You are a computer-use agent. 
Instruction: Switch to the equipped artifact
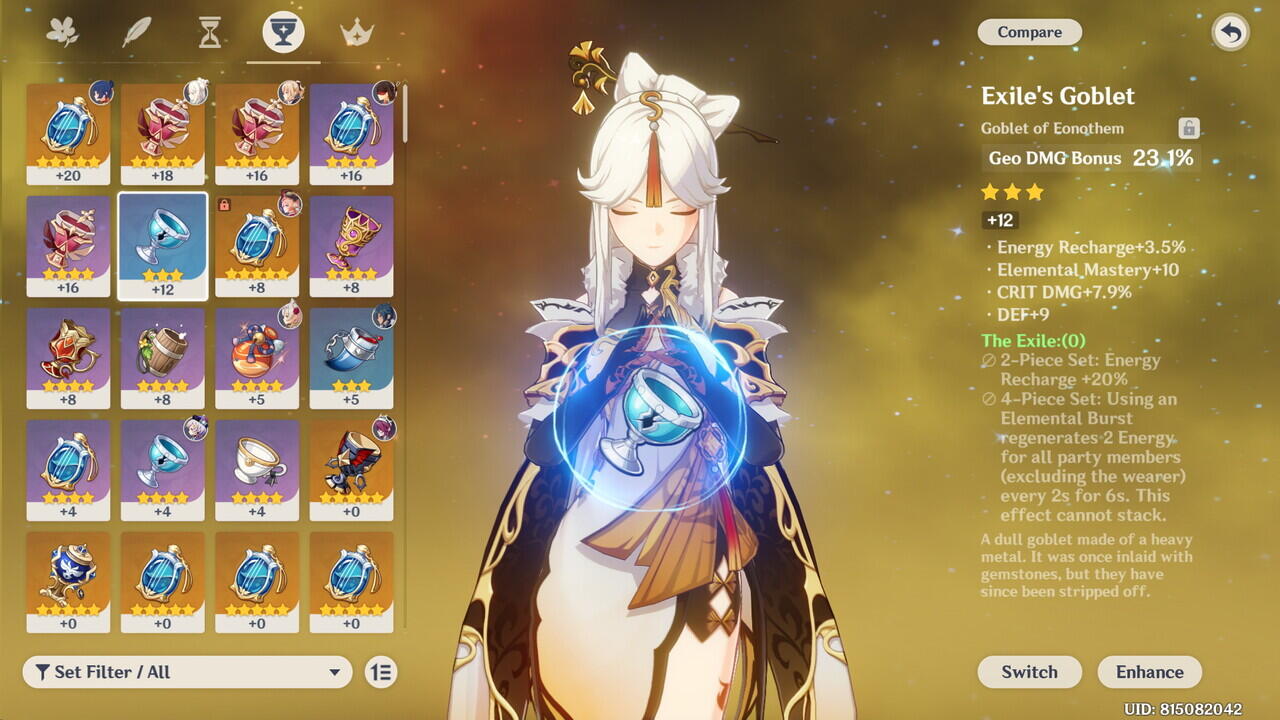[x=1029, y=672]
